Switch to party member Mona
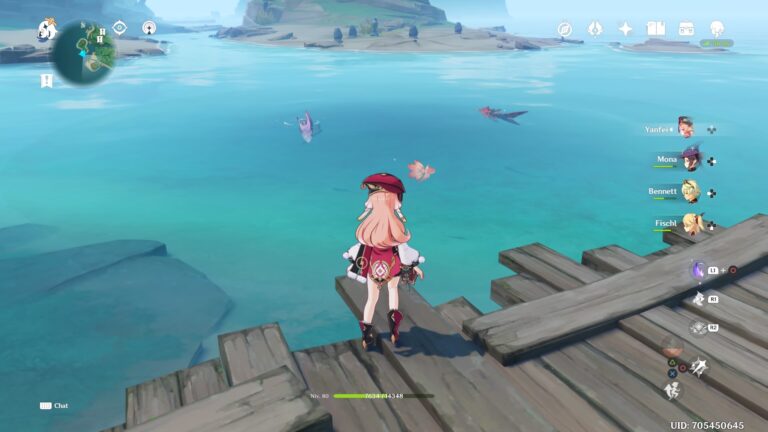The image size is (768, 432). click(689, 159)
